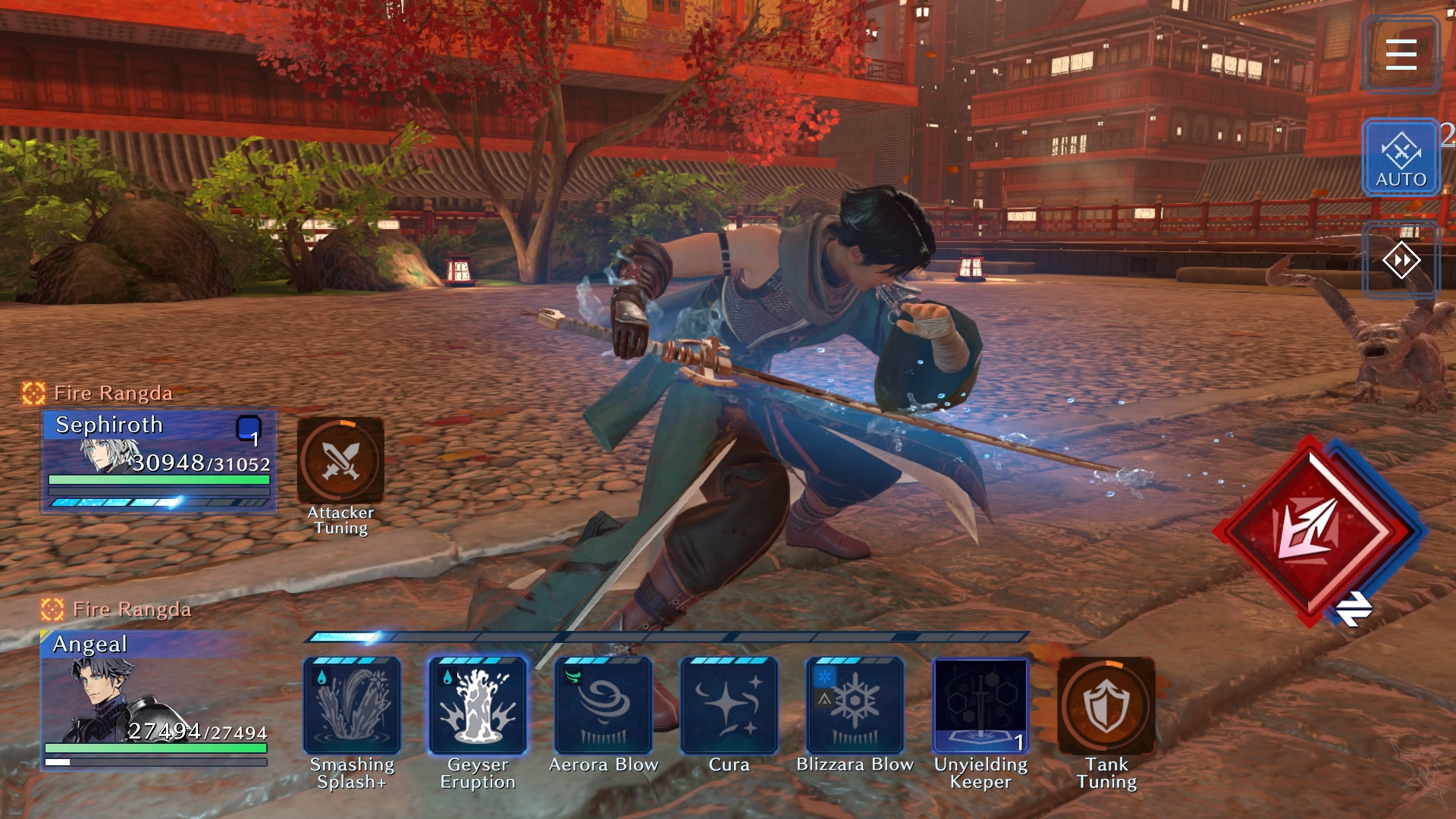Open the hamburger menu
The width and height of the screenshot is (1456, 819).
[1400, 55]
